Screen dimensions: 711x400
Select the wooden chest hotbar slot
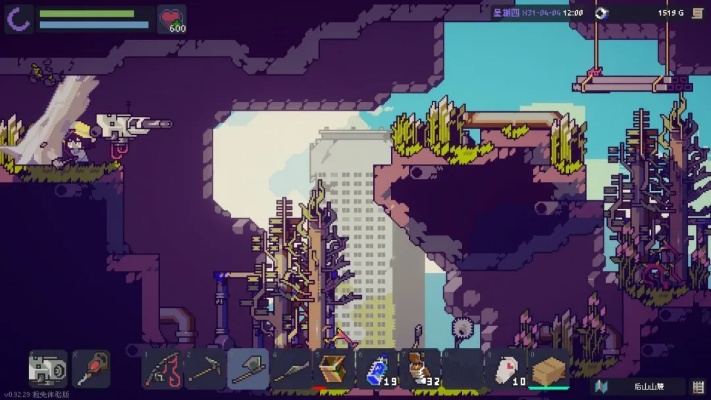[333, 369]
